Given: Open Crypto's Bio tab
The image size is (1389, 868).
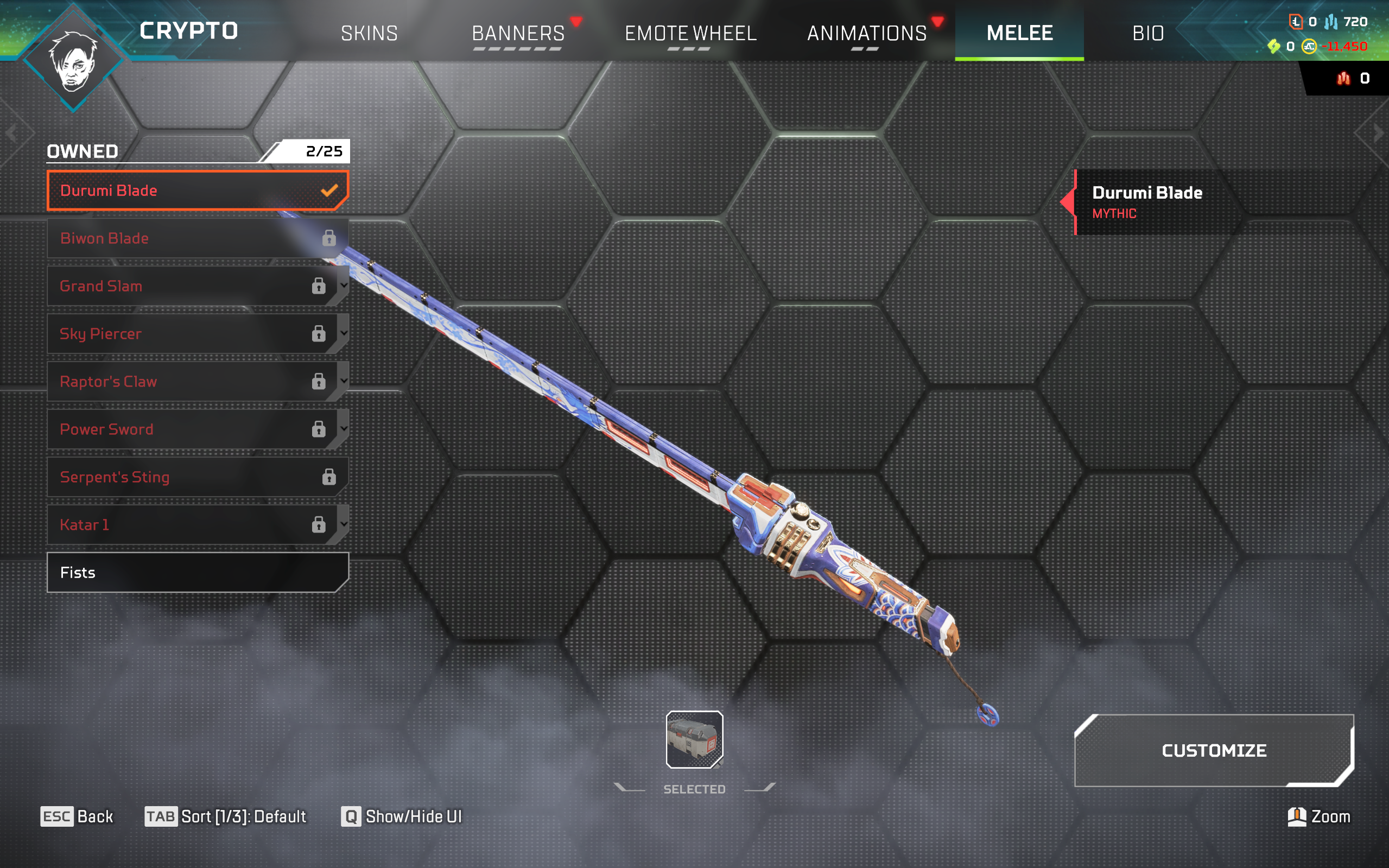Looking at the screenshot, I should pos(1148,33).
